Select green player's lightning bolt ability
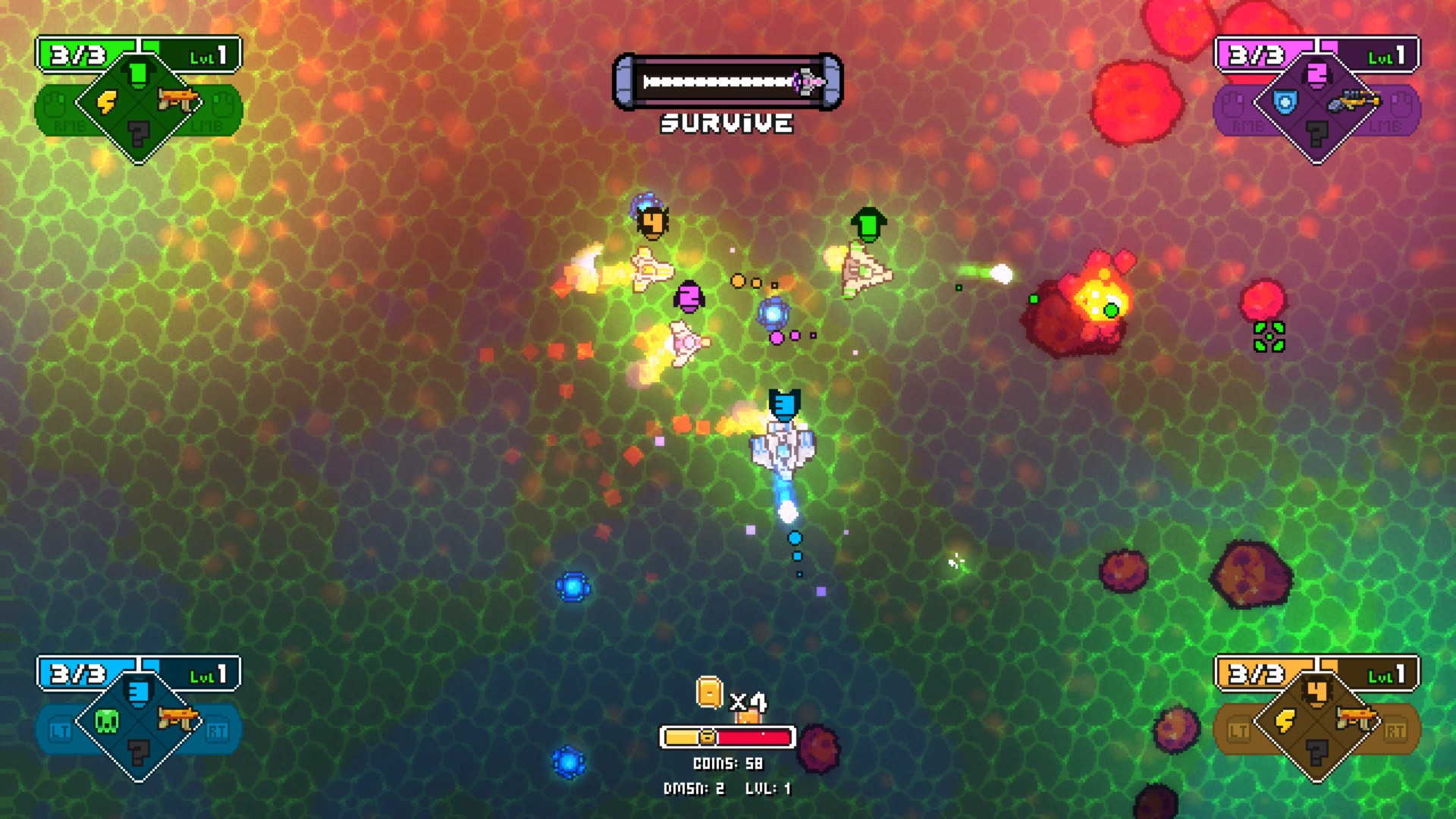This screenshot has height=819, width=1456. point(107,102)
